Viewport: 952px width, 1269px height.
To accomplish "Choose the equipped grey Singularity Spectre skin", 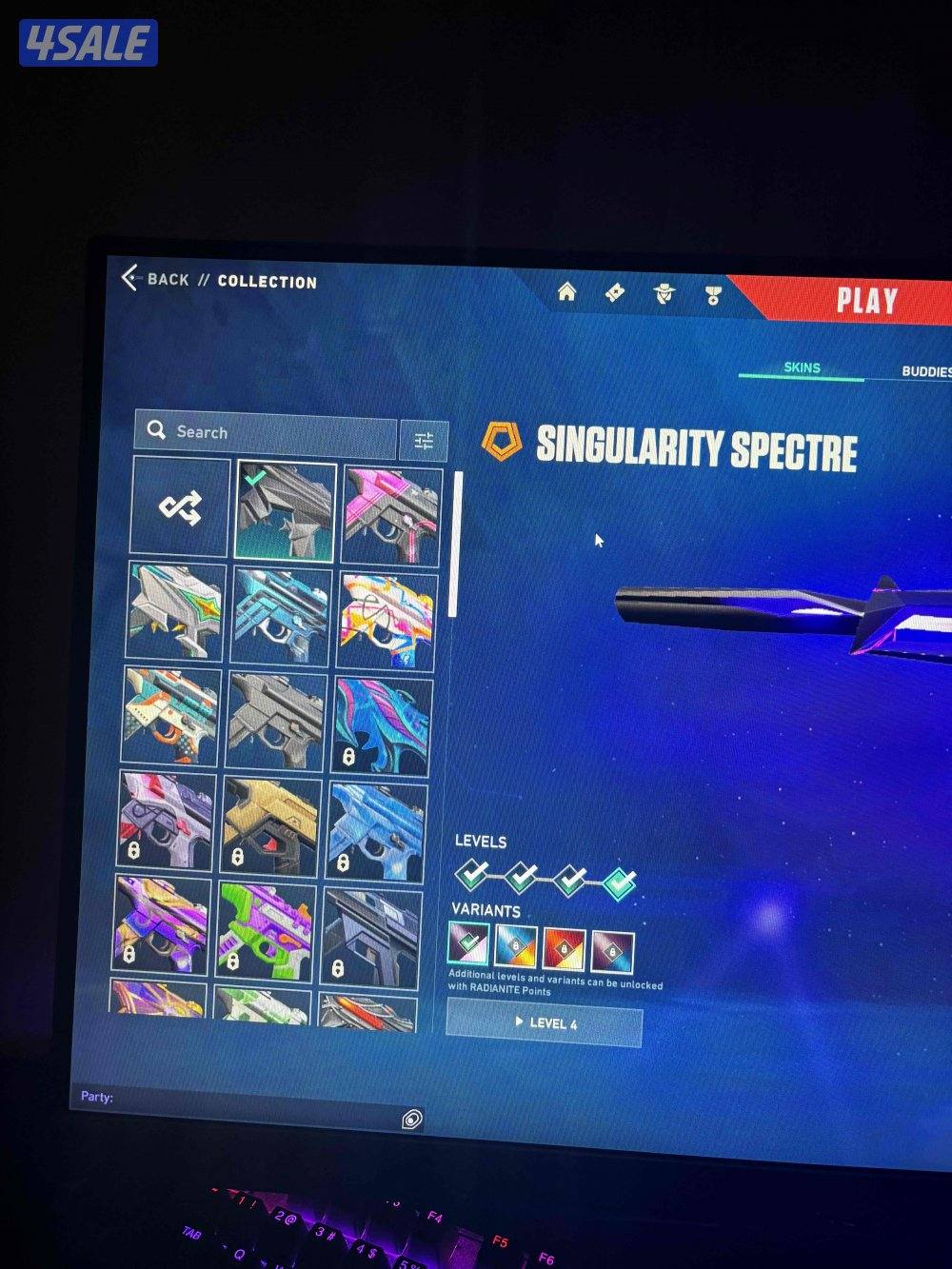I will coord(285,511).
